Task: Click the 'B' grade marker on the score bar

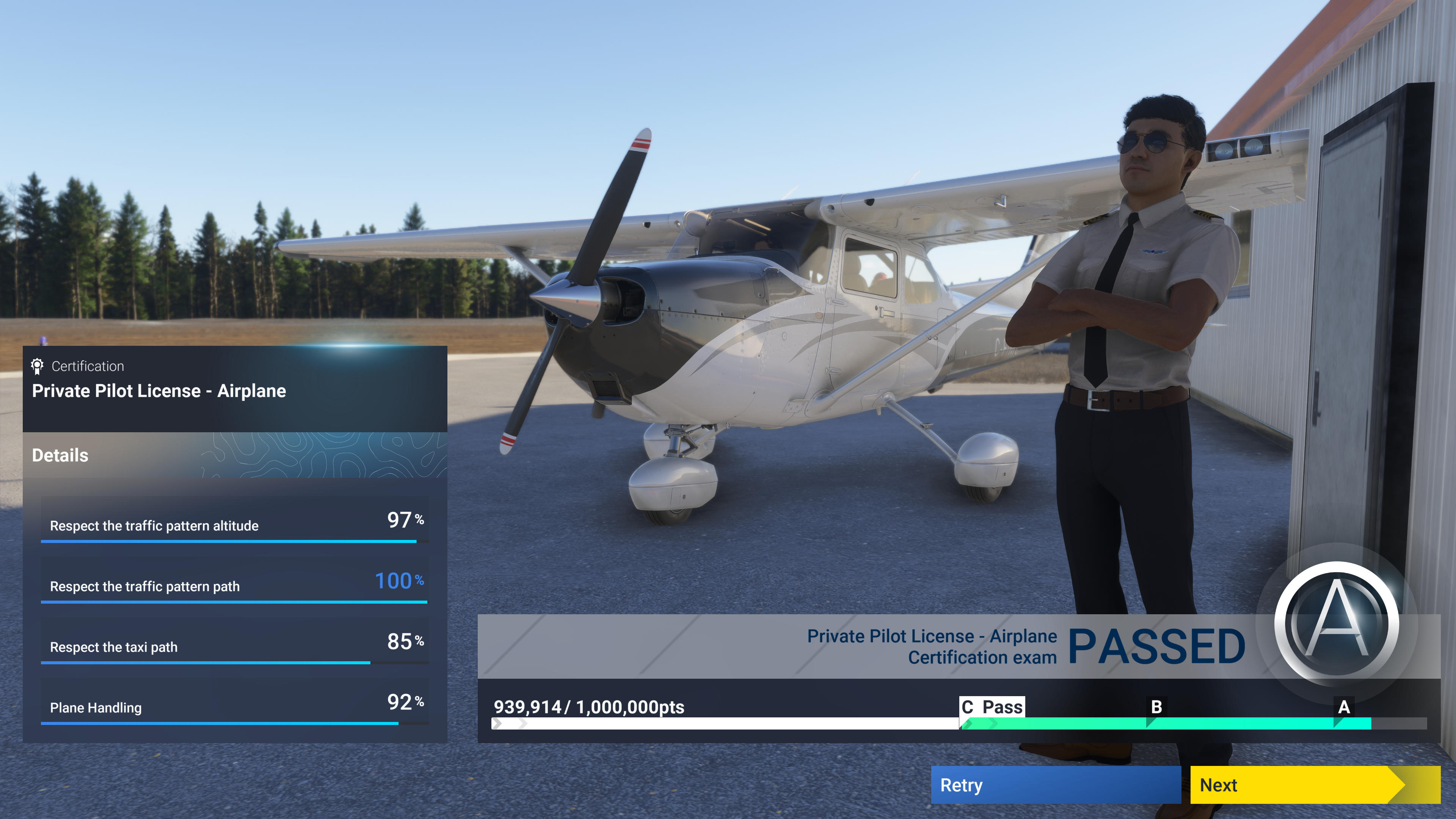Action: [1156, 707]
